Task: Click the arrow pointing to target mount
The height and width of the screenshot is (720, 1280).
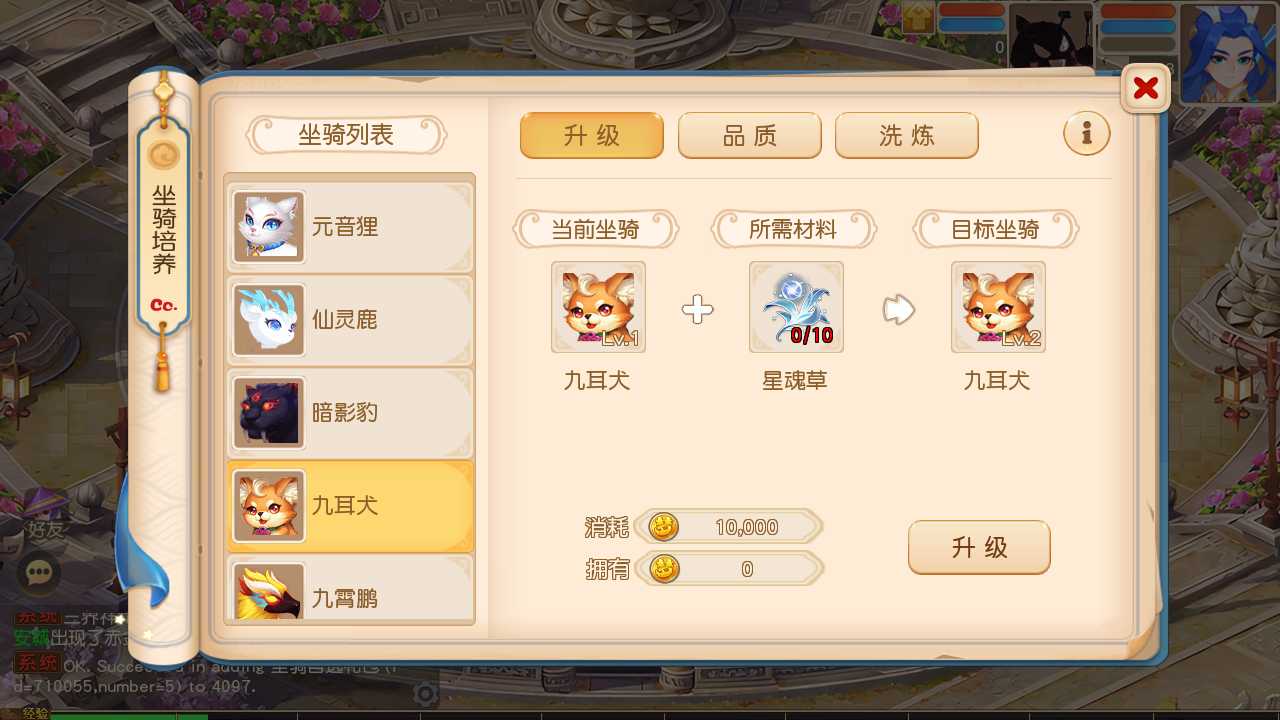Action: coord(897,310)
